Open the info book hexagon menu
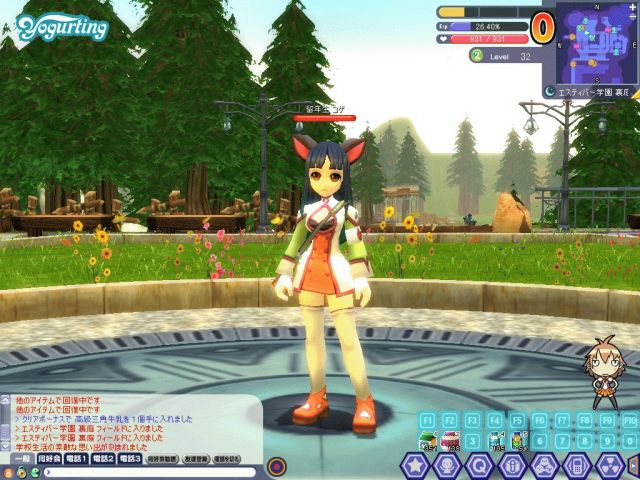Screen dimensions: 640x480 [x=511, y=466]
